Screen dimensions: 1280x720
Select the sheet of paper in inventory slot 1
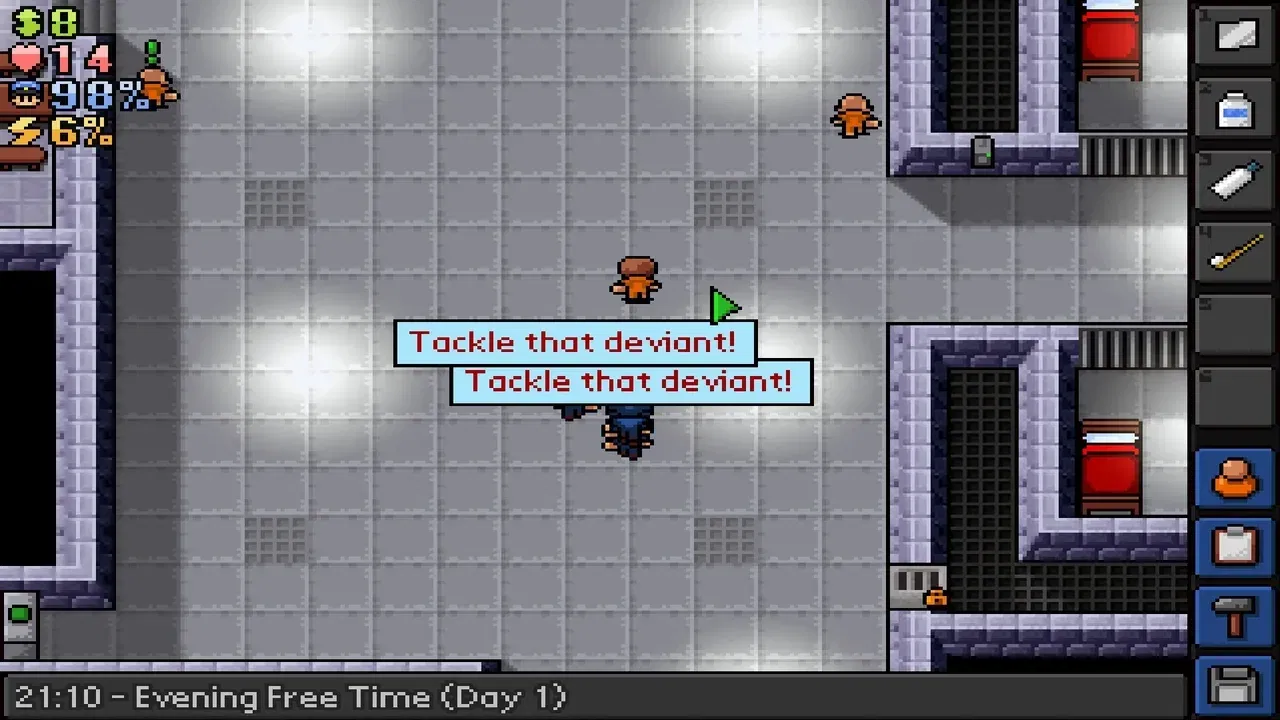(1237, 37)
